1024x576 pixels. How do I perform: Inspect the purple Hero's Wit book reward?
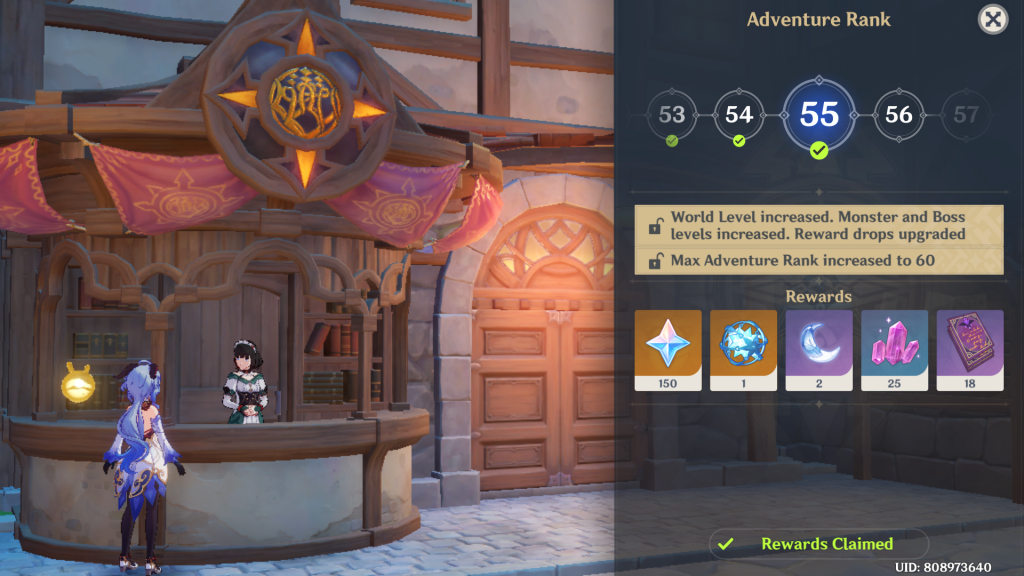(969, 350)
